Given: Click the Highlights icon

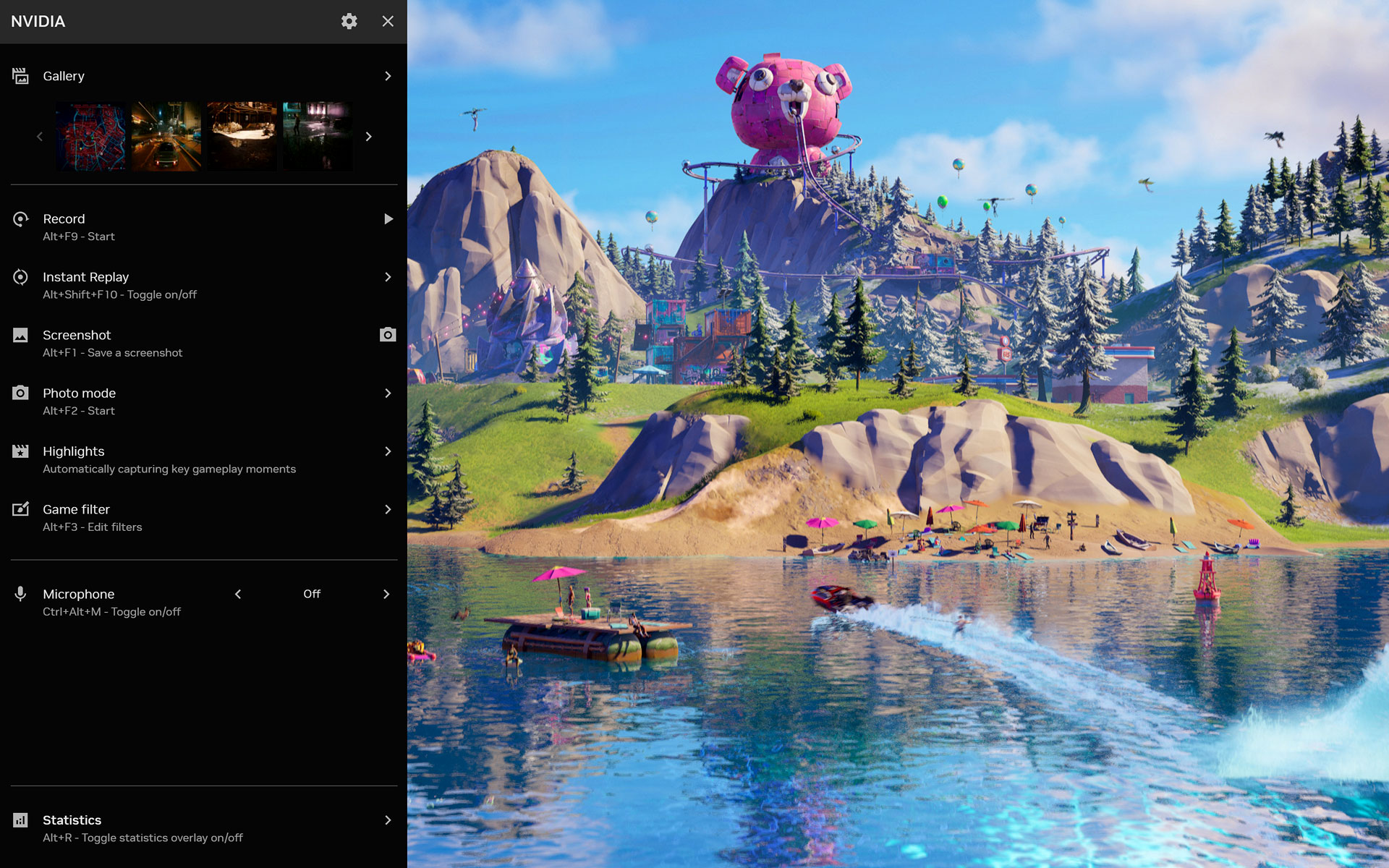Looking at the screenshot, I should pos(20,451).
